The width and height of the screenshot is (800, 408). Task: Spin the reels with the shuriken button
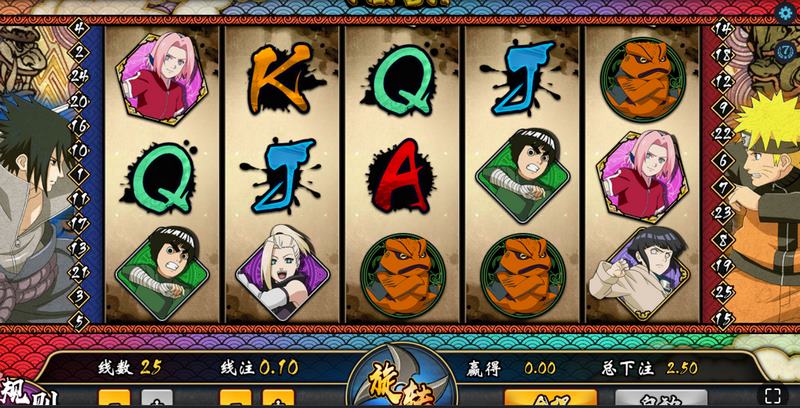click(401, 387)
